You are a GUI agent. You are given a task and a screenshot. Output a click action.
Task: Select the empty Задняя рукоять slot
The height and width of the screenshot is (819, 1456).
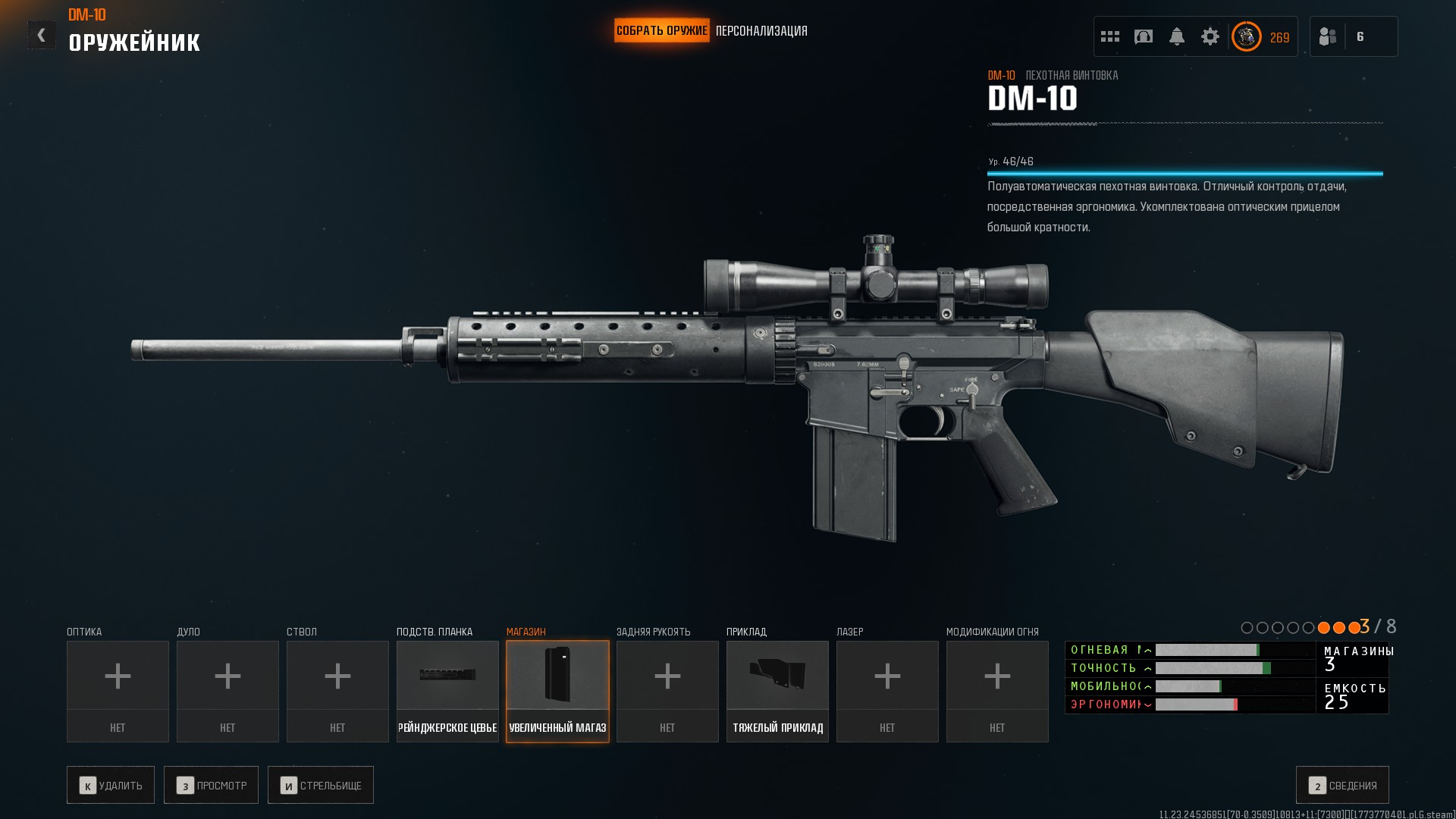(667, 691)
